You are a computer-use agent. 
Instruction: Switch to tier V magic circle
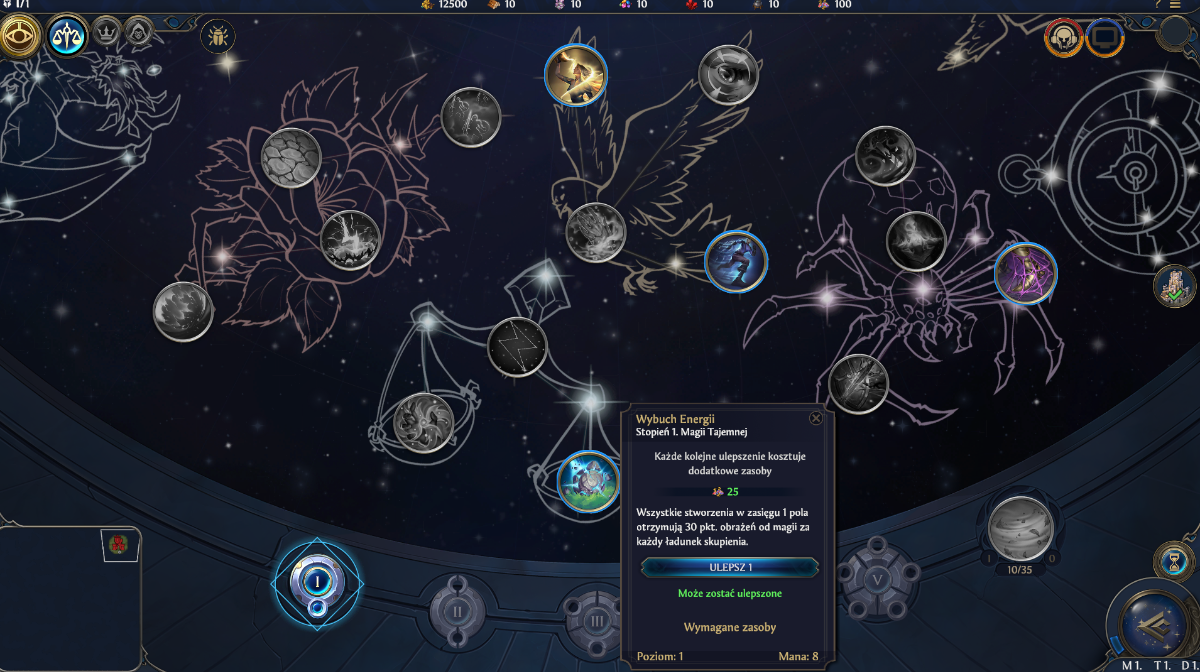(878, 580)
